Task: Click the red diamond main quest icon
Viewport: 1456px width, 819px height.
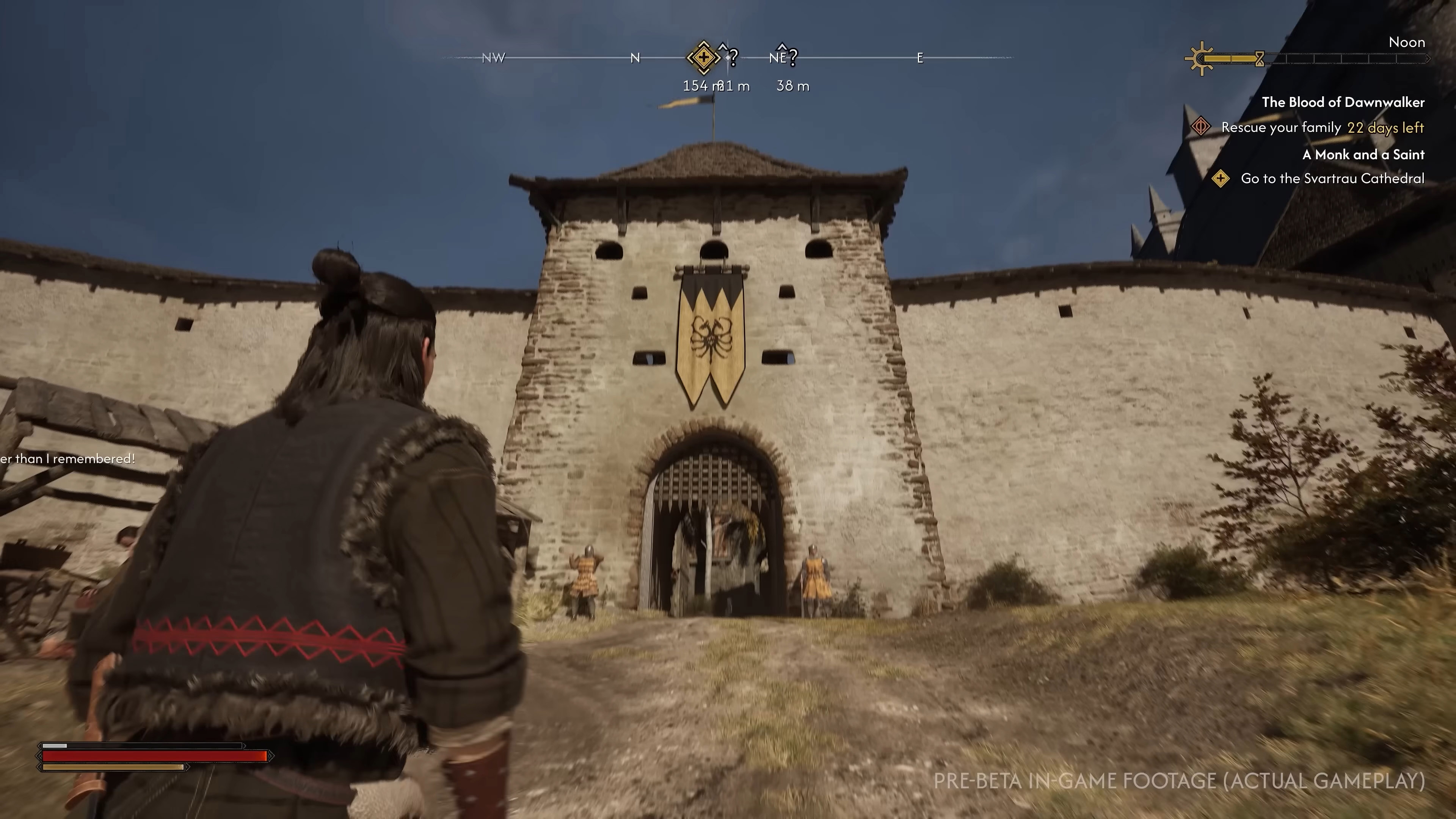Action: 1200,127
